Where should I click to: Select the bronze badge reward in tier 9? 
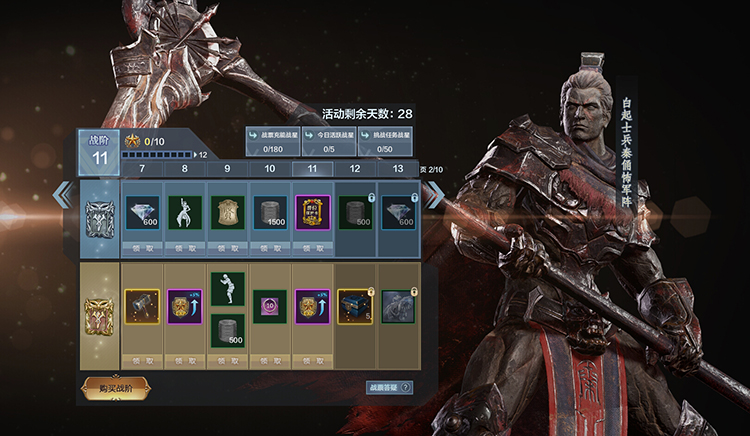pos(227,213)
